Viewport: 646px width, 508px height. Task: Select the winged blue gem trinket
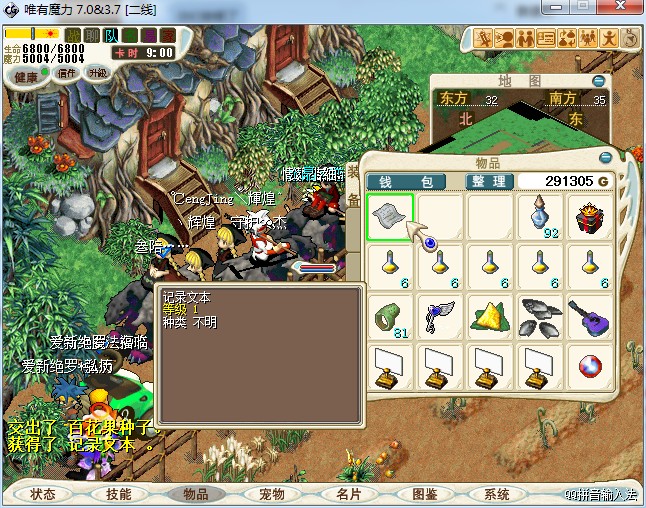[441, 317]
